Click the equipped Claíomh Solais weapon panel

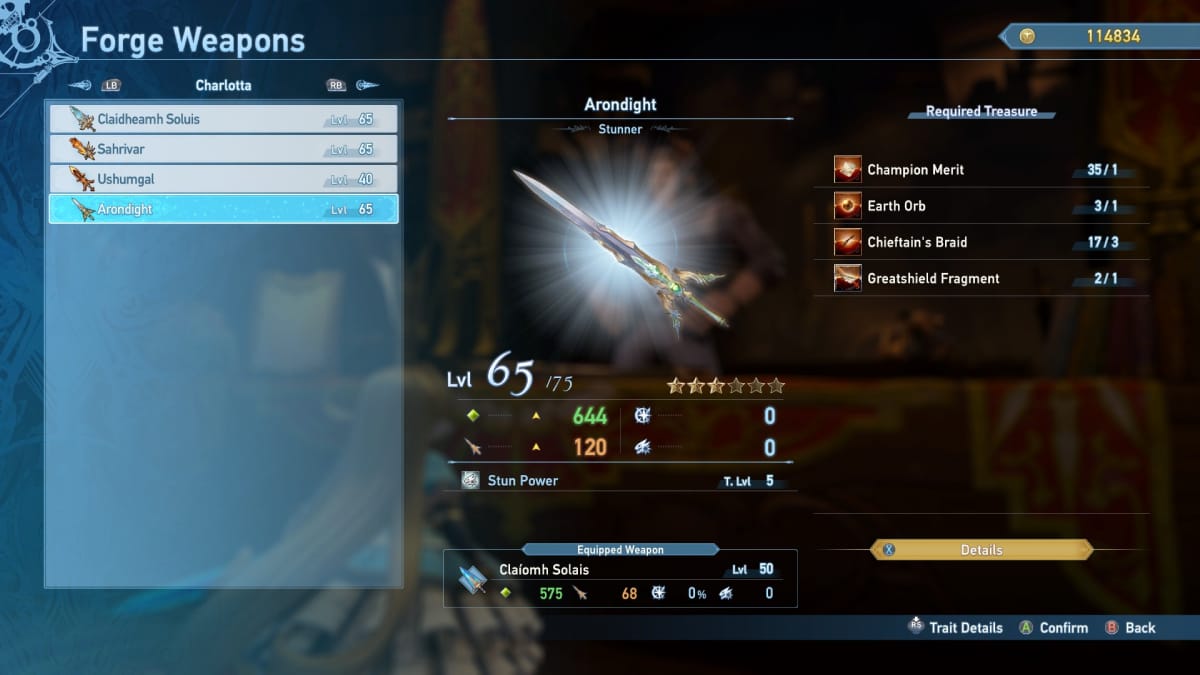point(620,579)
